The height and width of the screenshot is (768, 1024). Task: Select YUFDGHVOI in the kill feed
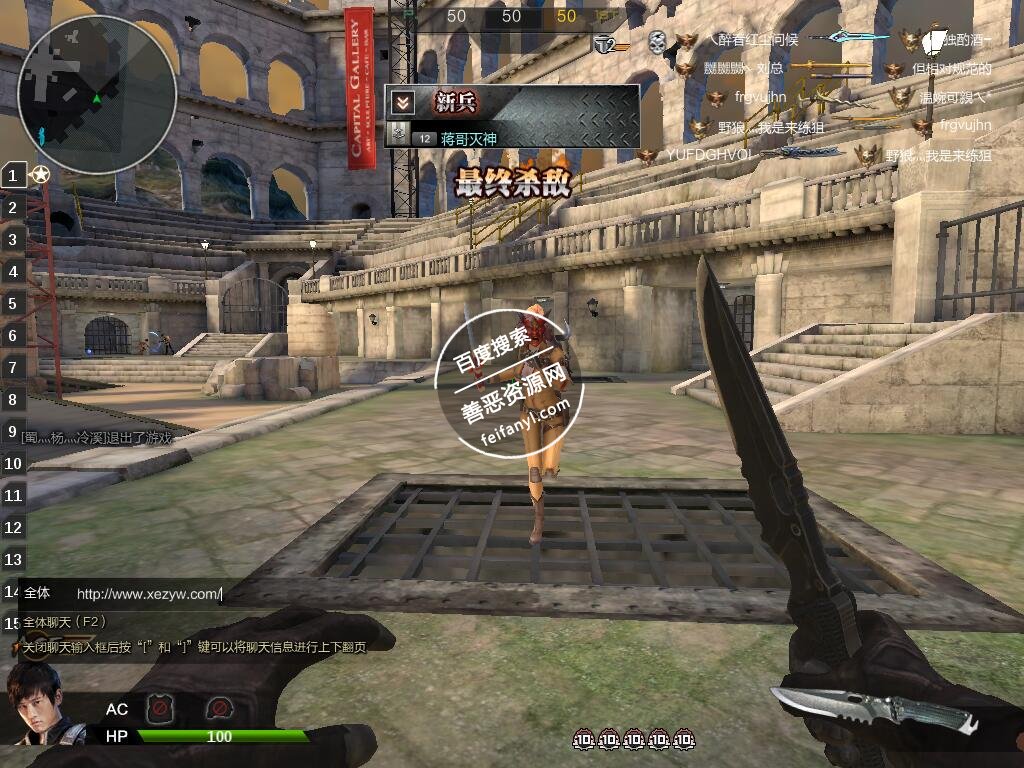pyautogui.click(x=708, y=155)
